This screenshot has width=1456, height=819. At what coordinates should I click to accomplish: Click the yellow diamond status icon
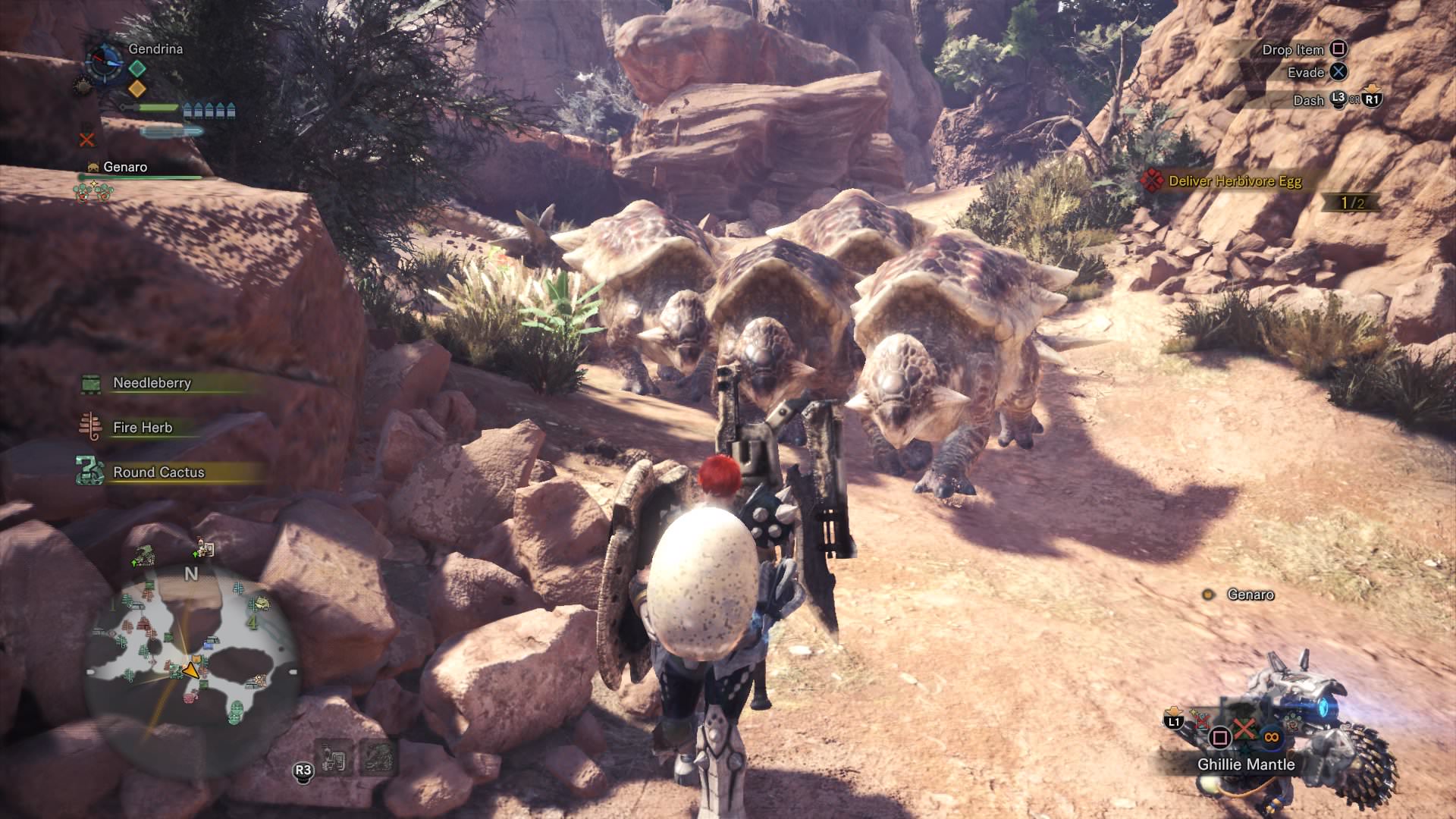pos(137,89)
